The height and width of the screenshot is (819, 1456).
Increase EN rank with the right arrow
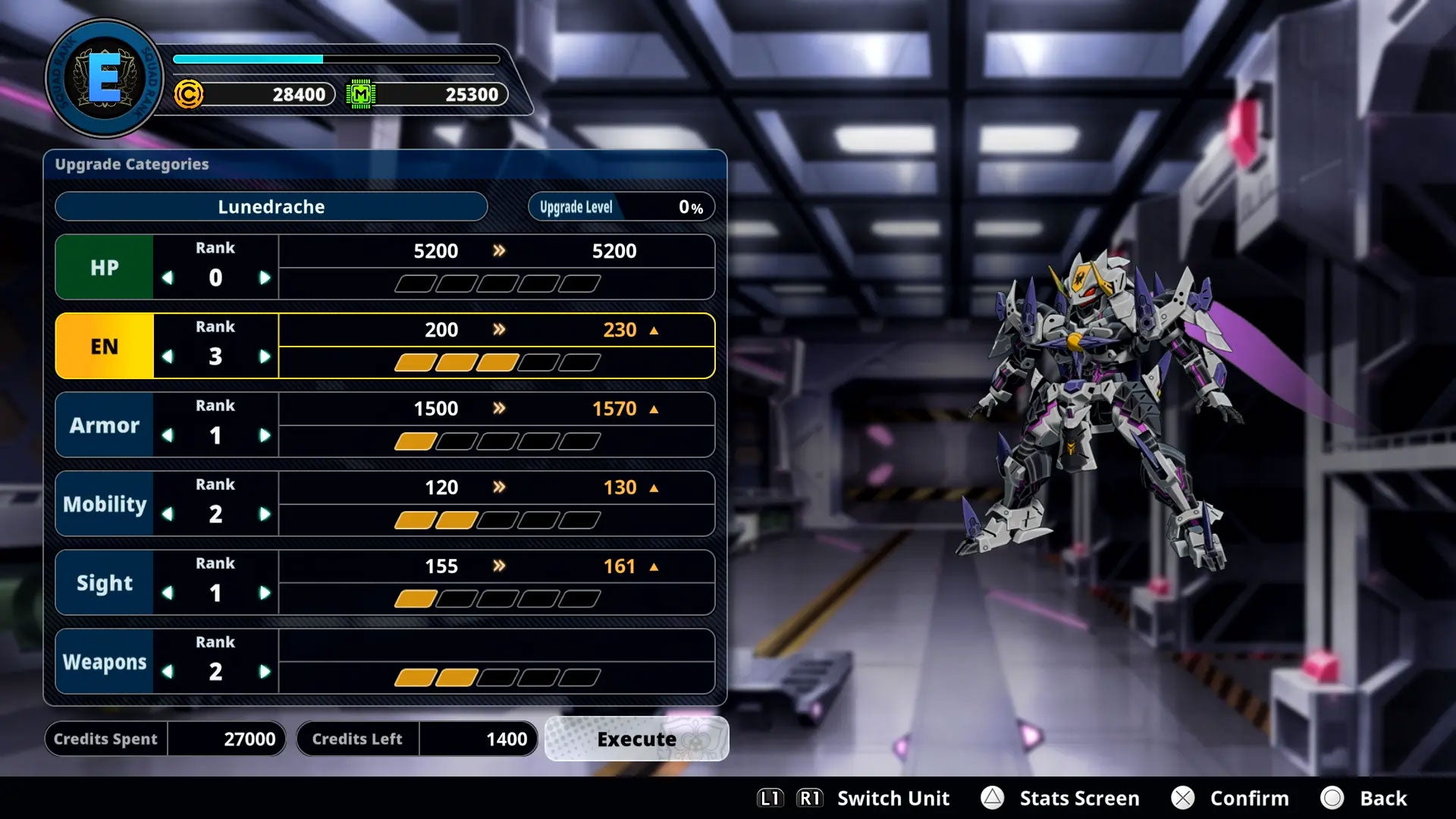[265, 356]
